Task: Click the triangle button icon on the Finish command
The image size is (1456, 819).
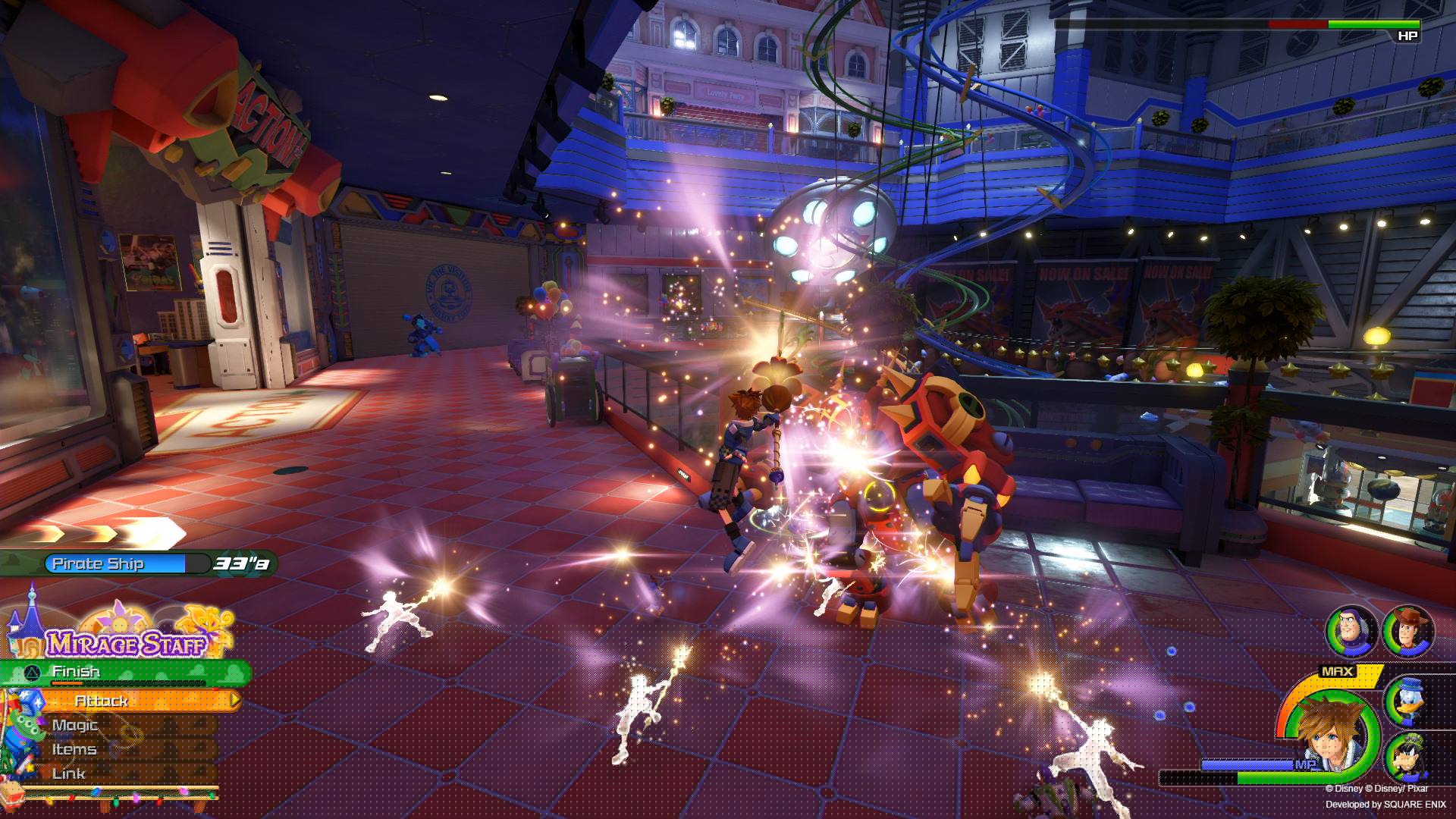Action: point(33,673)
